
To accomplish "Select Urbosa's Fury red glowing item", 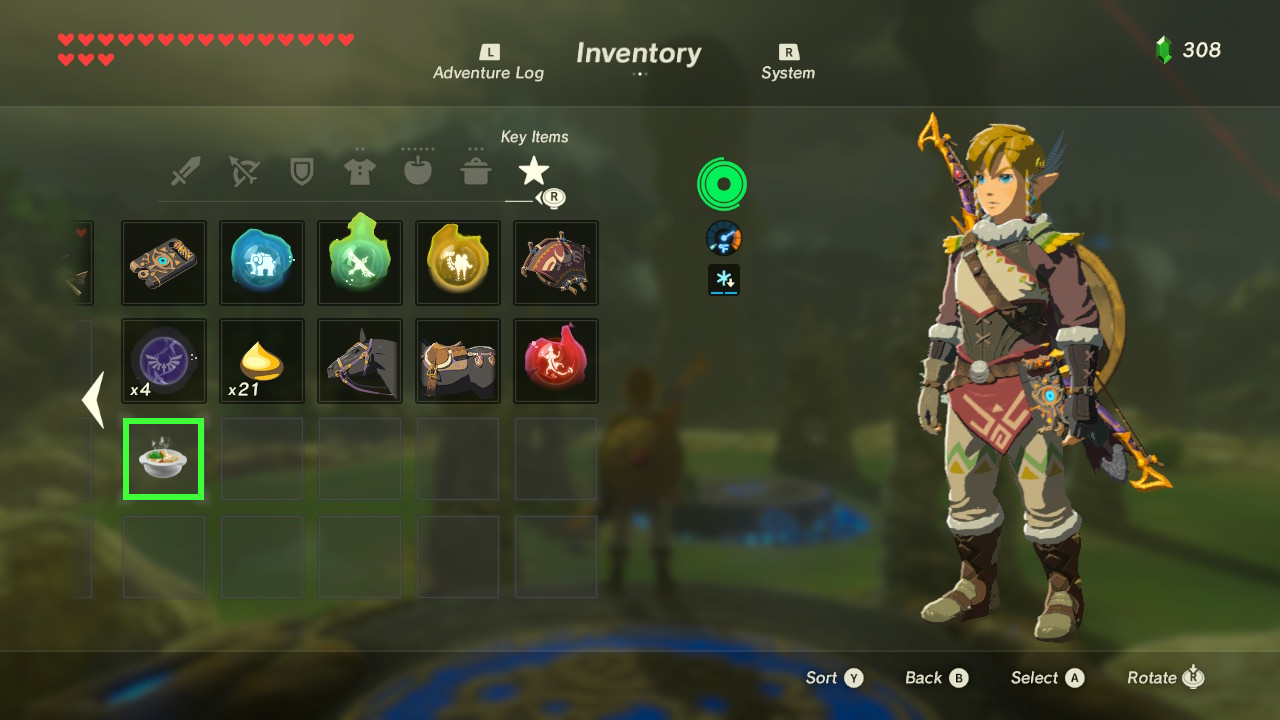I will [556, 361].
